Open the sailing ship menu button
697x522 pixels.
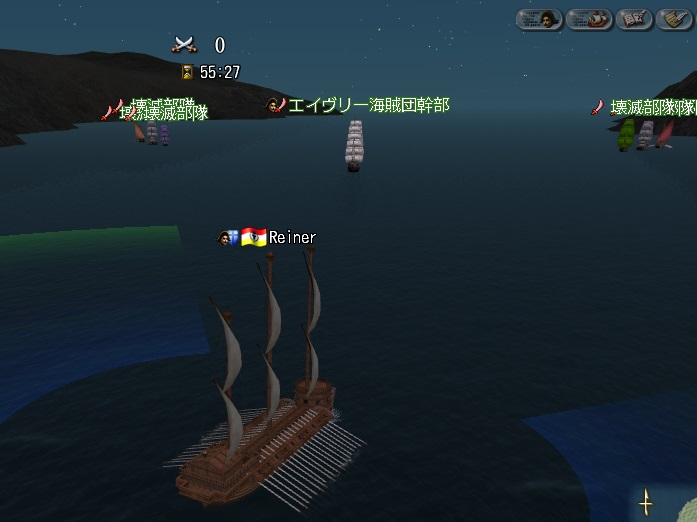pyautogui.click(x=589, y=19)
